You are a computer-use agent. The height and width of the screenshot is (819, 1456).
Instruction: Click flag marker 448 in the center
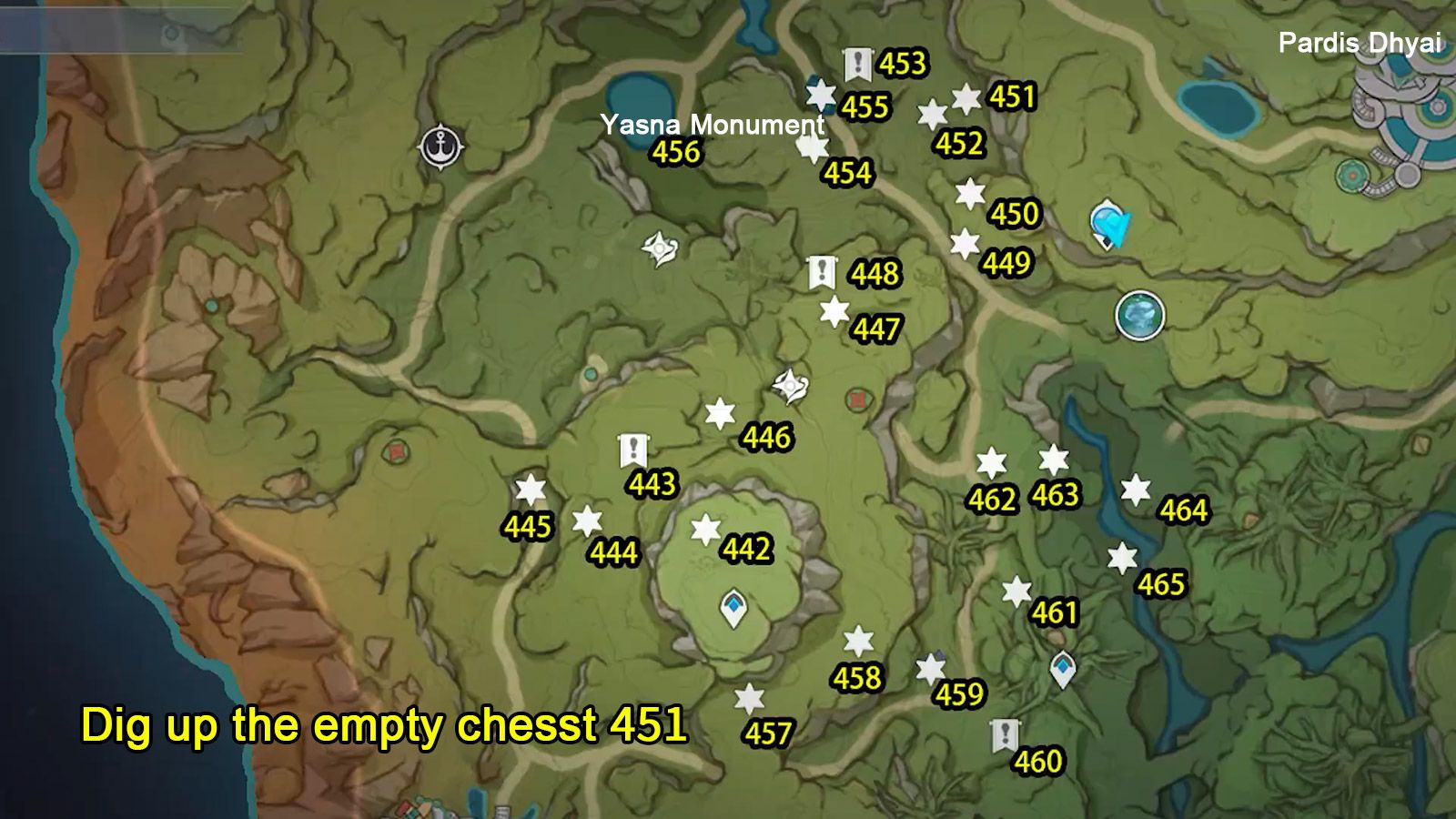pos(822,271)
